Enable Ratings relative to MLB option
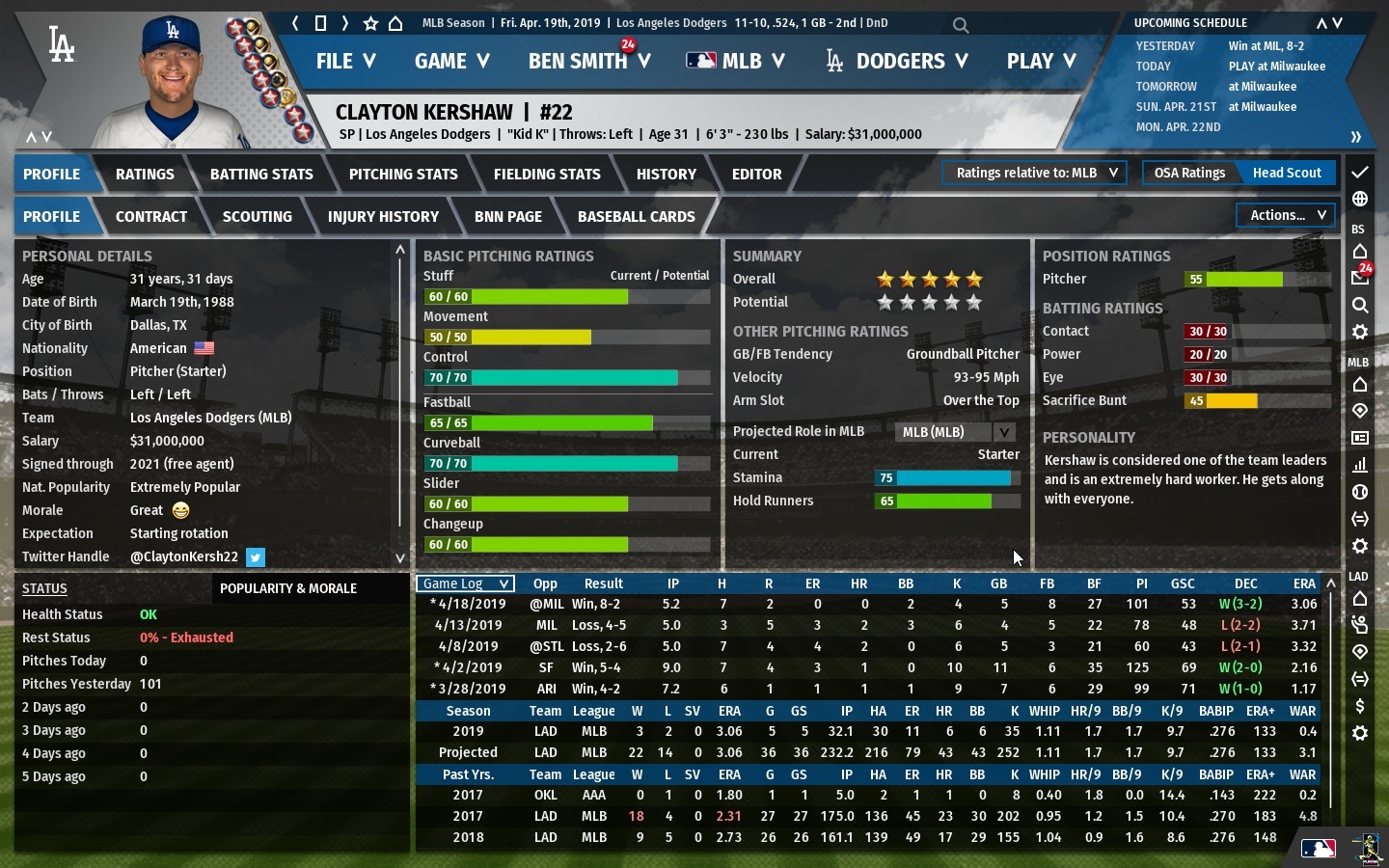The height and width of the screenshot is (868, 1389). click(x=1034, y=173)
